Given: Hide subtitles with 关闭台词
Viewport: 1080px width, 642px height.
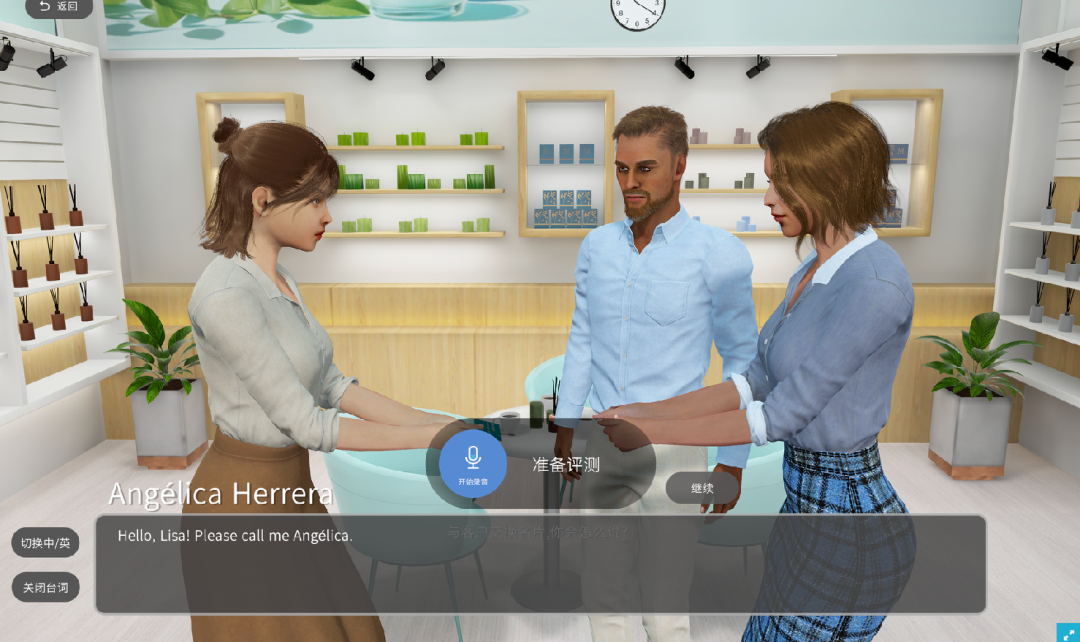Looking at the screenshot, I should tap(45, 587).
